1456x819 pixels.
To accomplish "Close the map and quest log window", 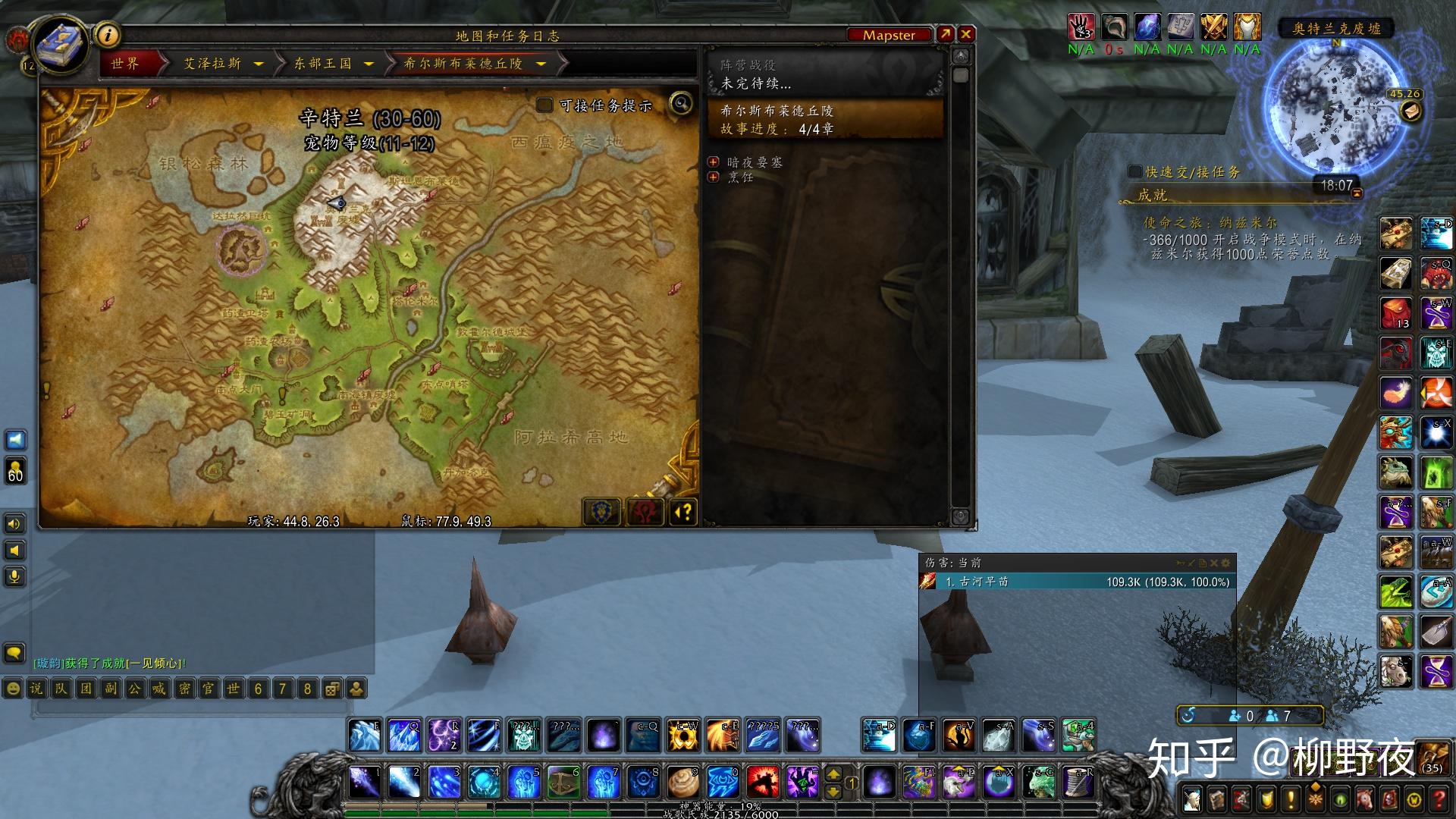I will [x=966, y=34].
